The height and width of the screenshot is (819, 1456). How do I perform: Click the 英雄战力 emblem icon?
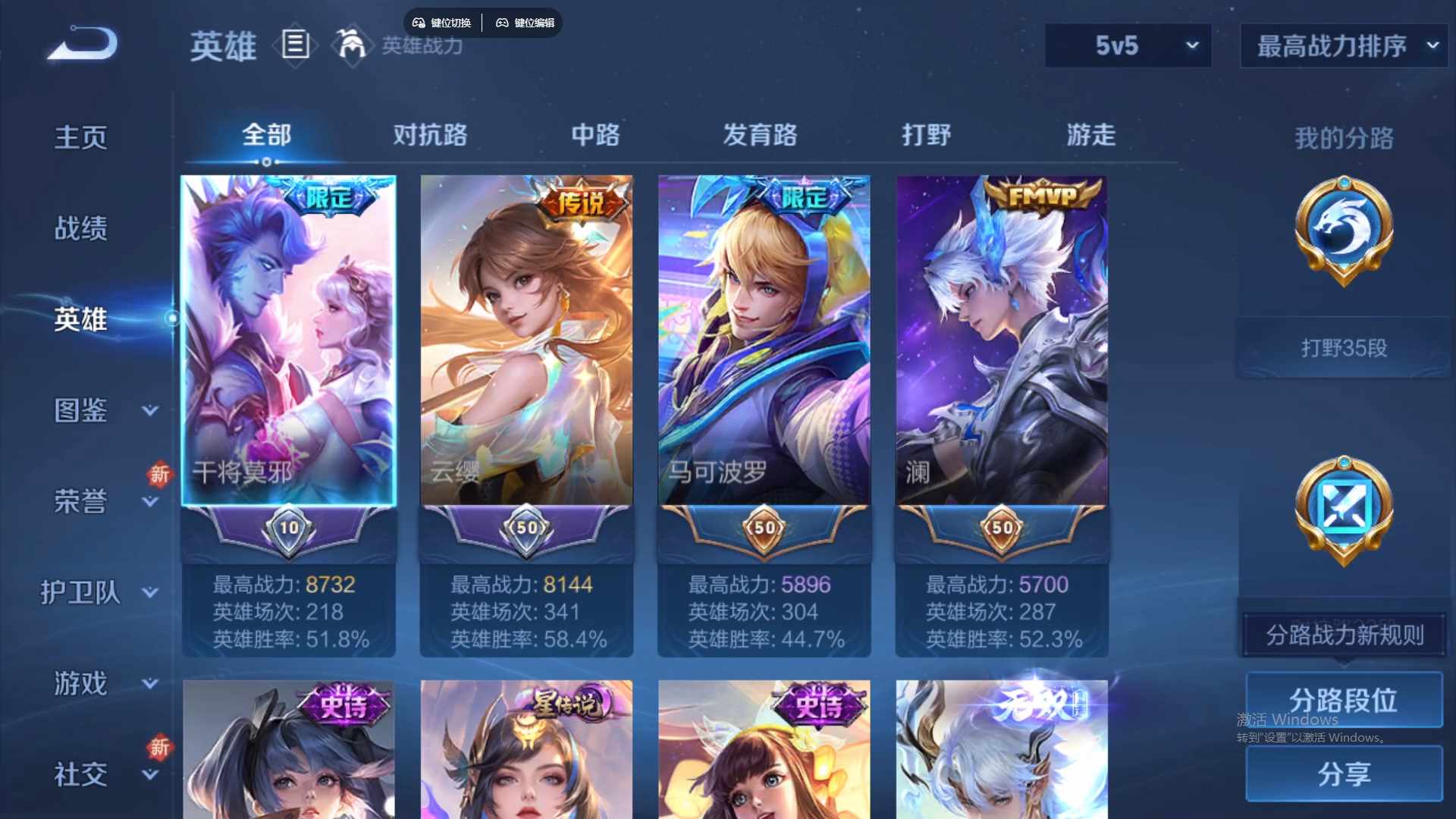[350, 45]
